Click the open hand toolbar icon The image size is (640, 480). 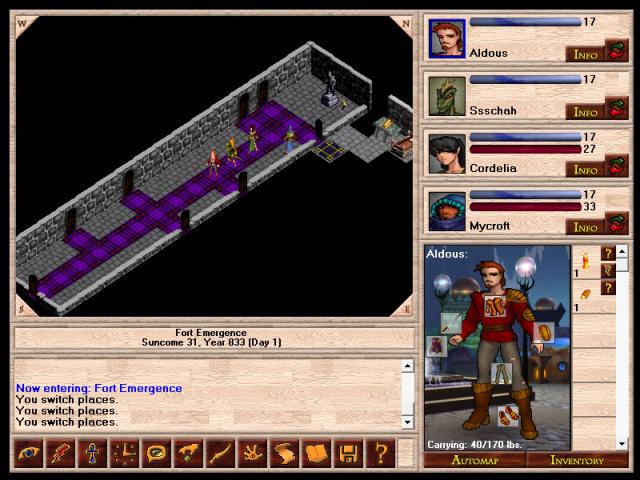point(251,454)
